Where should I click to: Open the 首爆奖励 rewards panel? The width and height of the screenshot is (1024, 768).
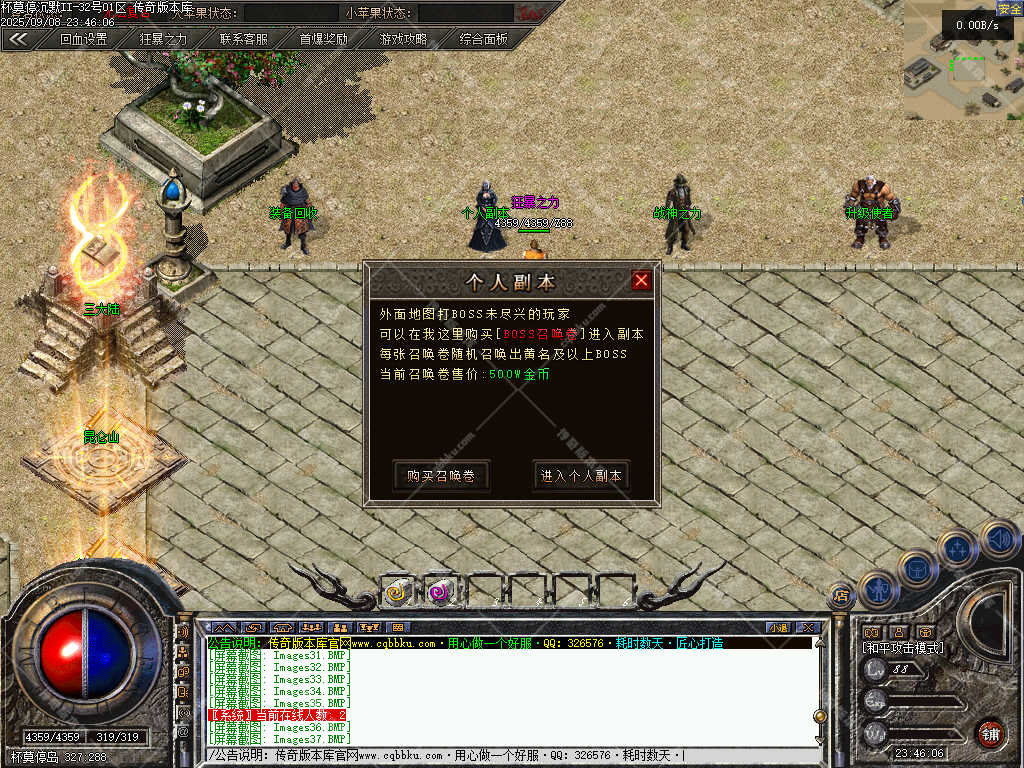pyautogui.click(x=323, y=40)
